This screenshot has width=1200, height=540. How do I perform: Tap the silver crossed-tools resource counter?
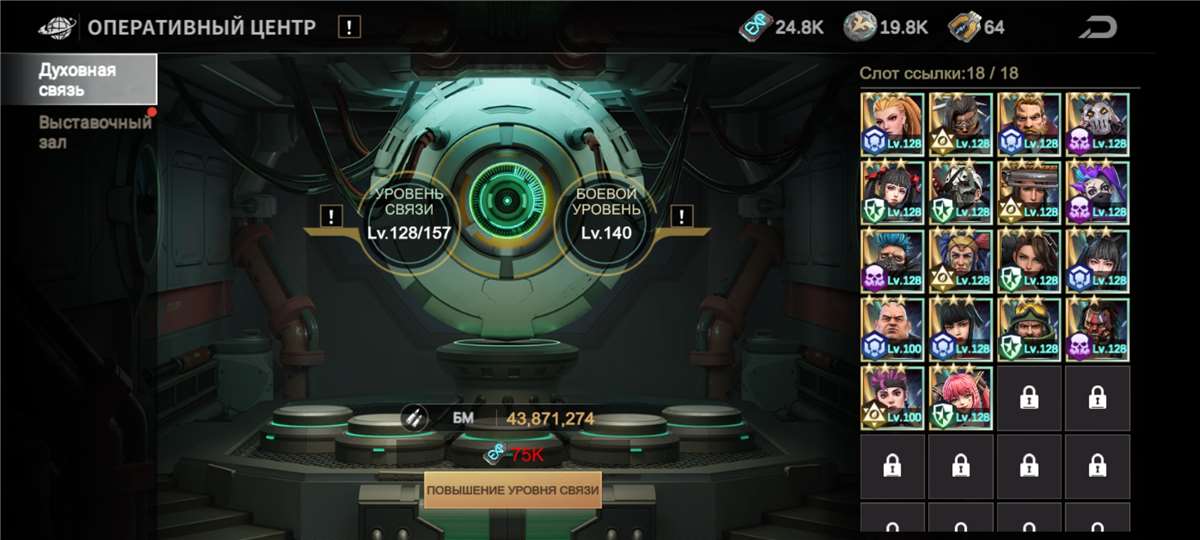coord(886,27)
